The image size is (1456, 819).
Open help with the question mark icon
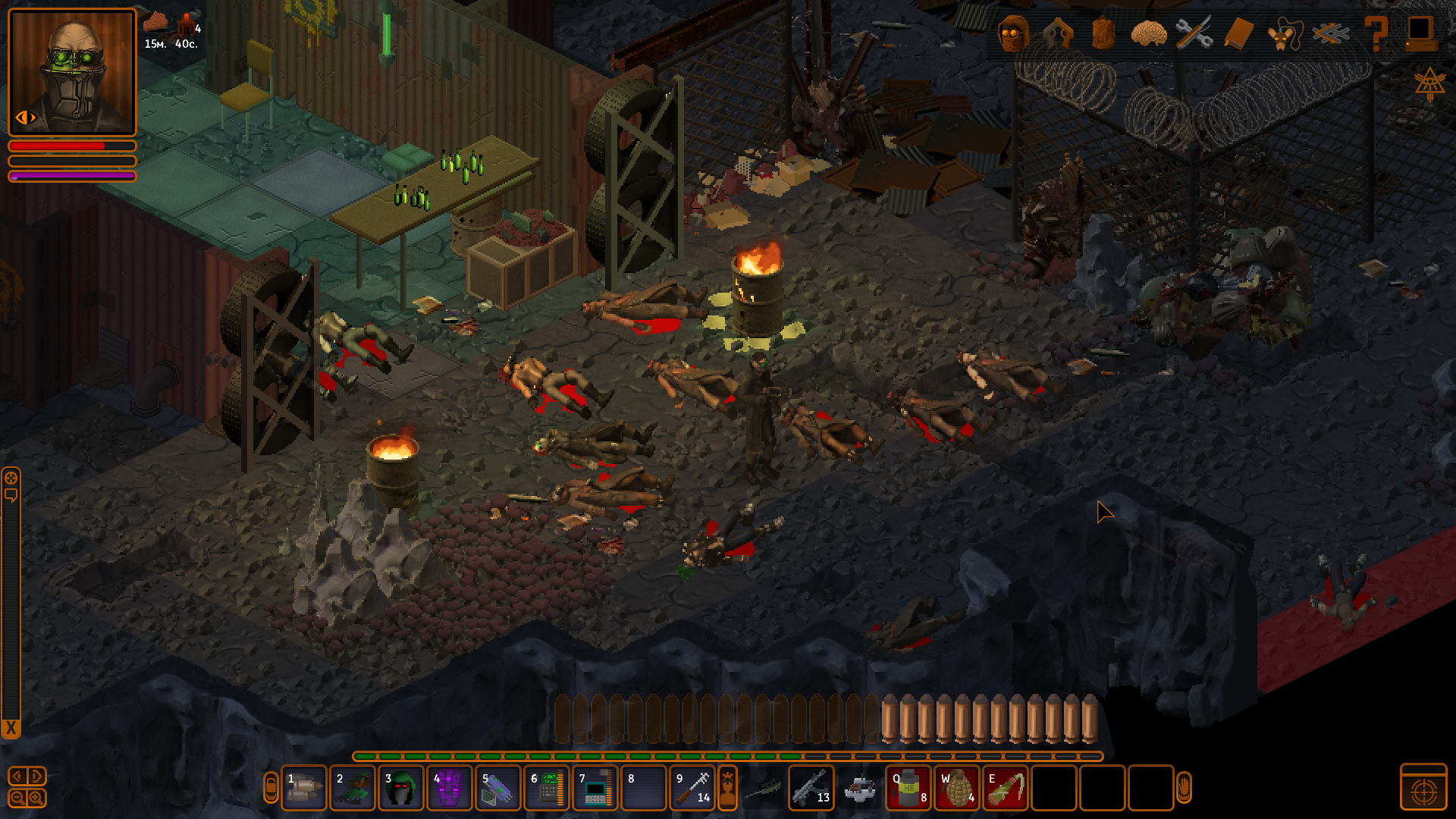[1376, 33]
